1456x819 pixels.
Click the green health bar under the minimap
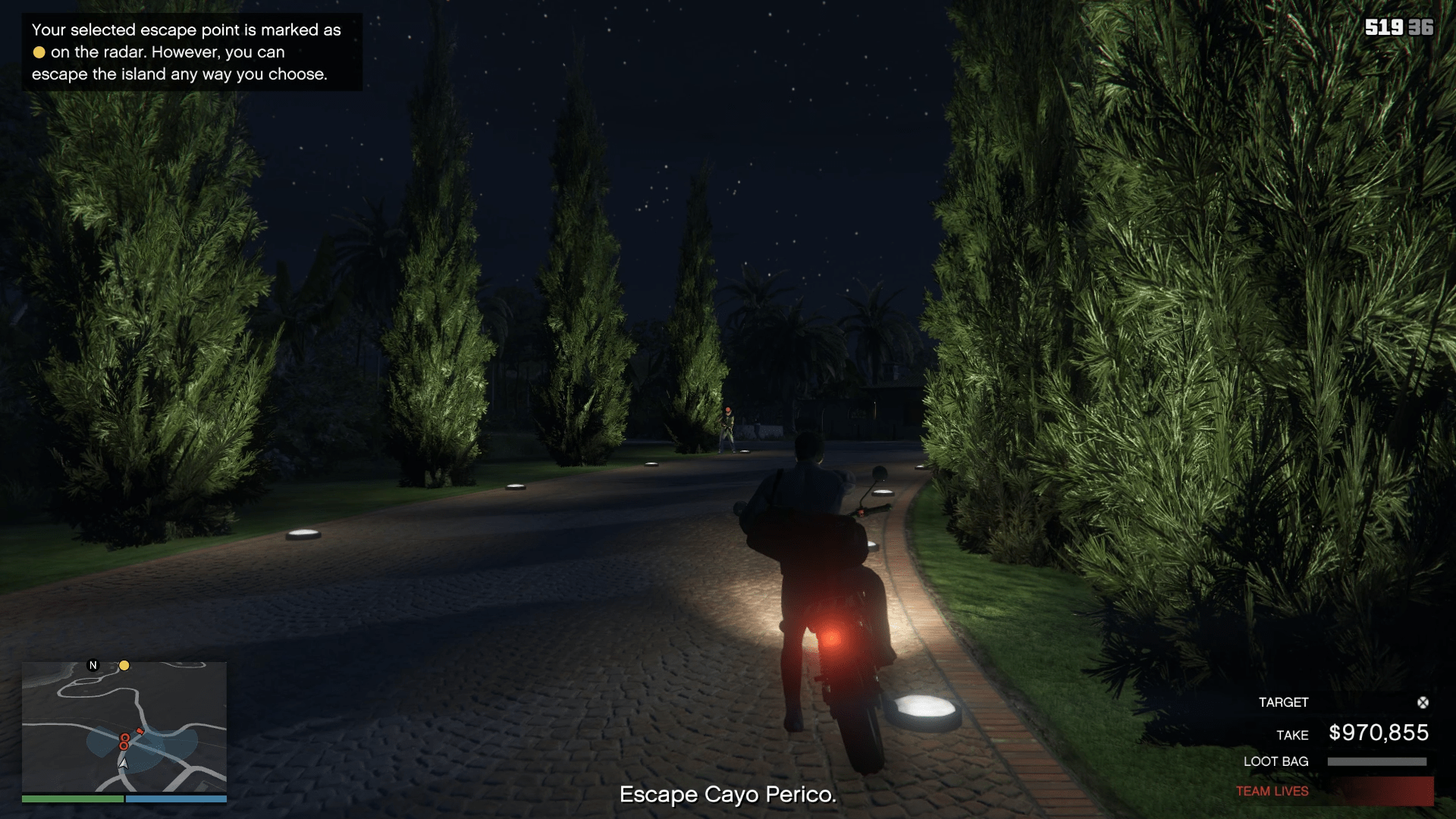click(x=72, y=799)
